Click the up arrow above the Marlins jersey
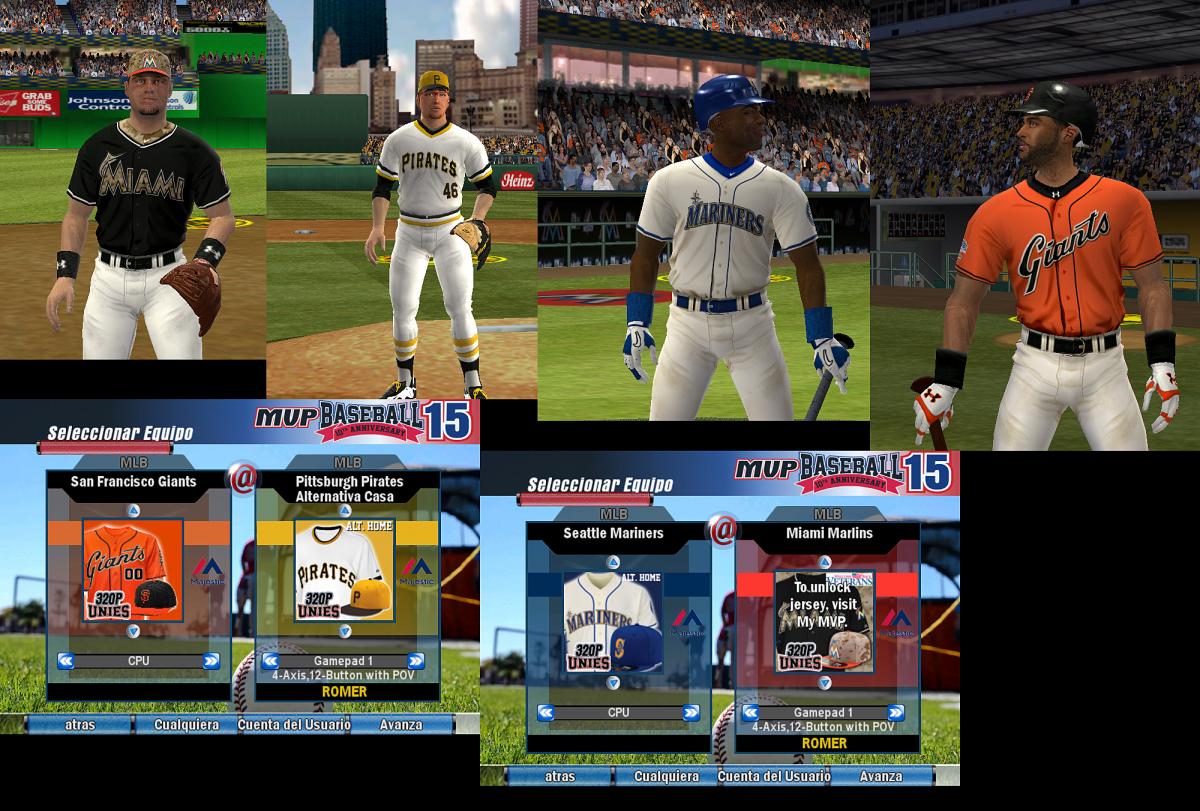Screen dimensions: 1200x811 [x=825, y=561]
